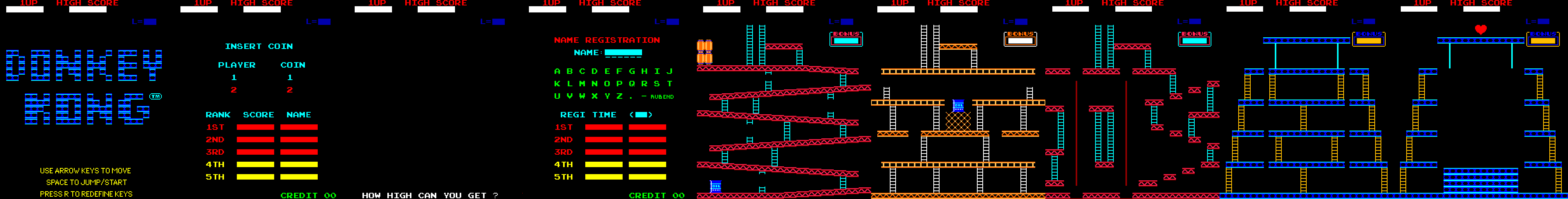Choose the dash character before RUB
Screen dimensions: 1568x199
coord(644,96)
